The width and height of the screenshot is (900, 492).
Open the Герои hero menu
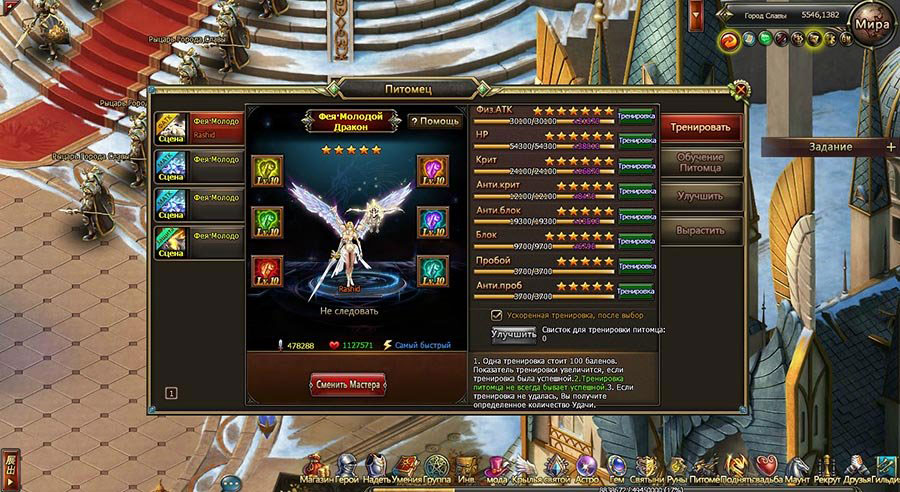(x=346, y=470)
